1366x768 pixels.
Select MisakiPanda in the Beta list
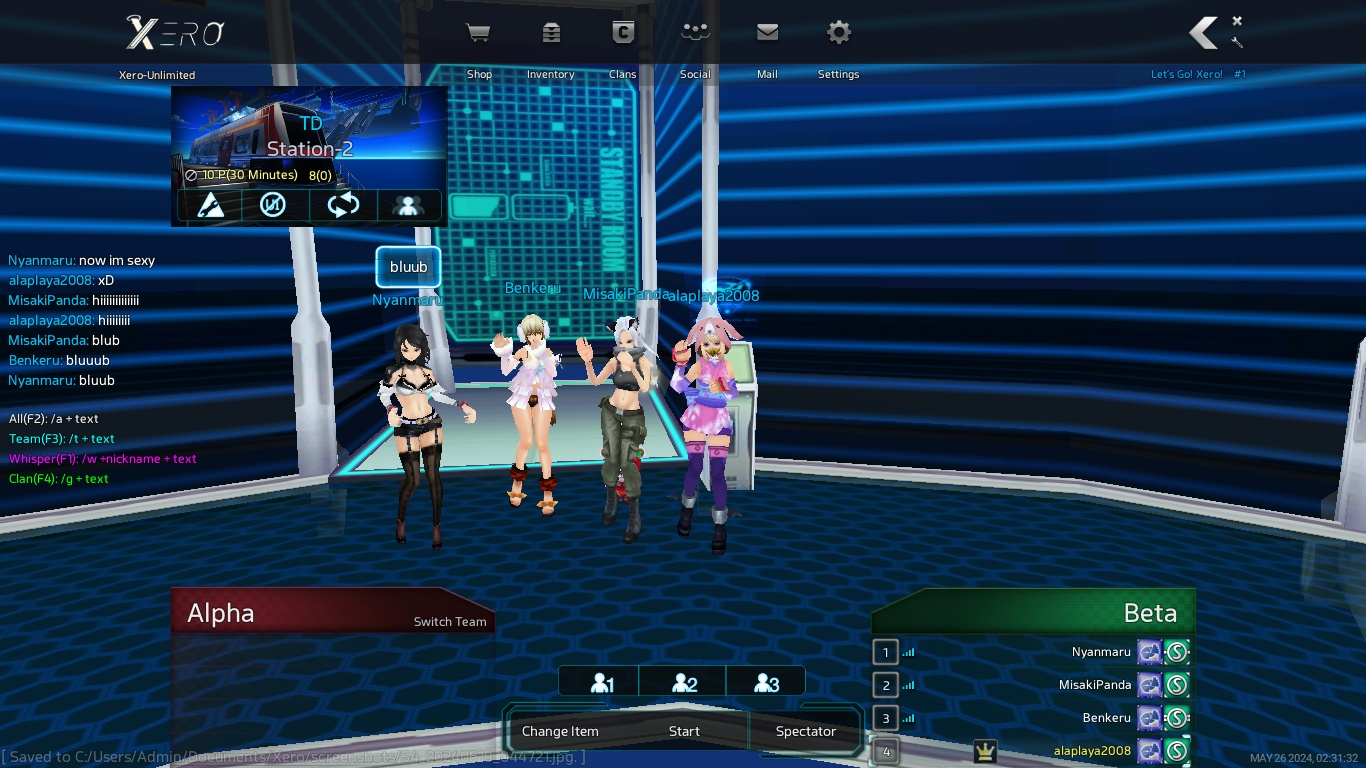coord(1094,685)
